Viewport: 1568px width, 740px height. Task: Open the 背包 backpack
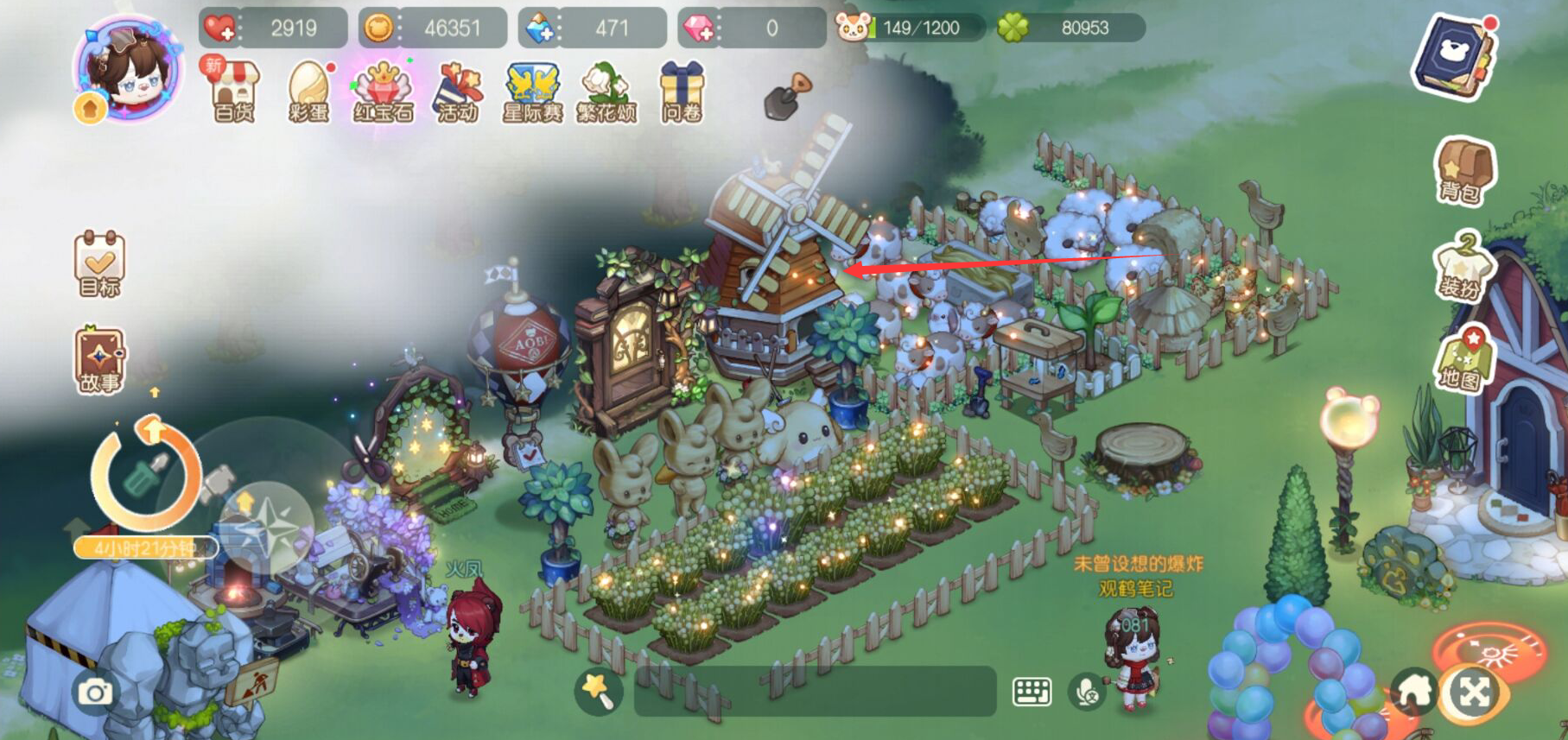pyautogui.click(x=1462, y=171)
